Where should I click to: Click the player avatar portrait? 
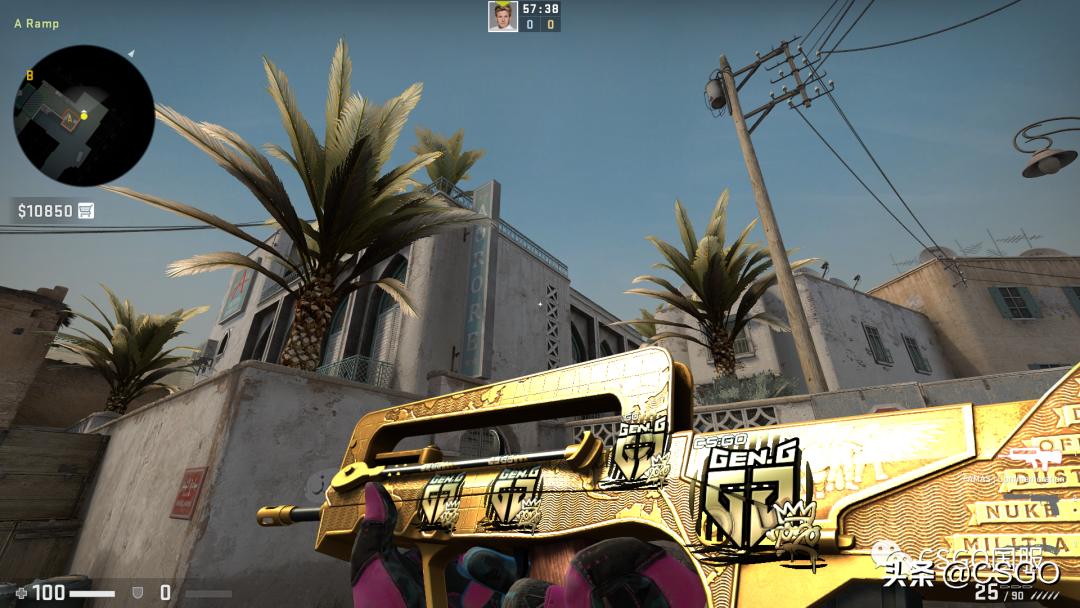[502, 16]
